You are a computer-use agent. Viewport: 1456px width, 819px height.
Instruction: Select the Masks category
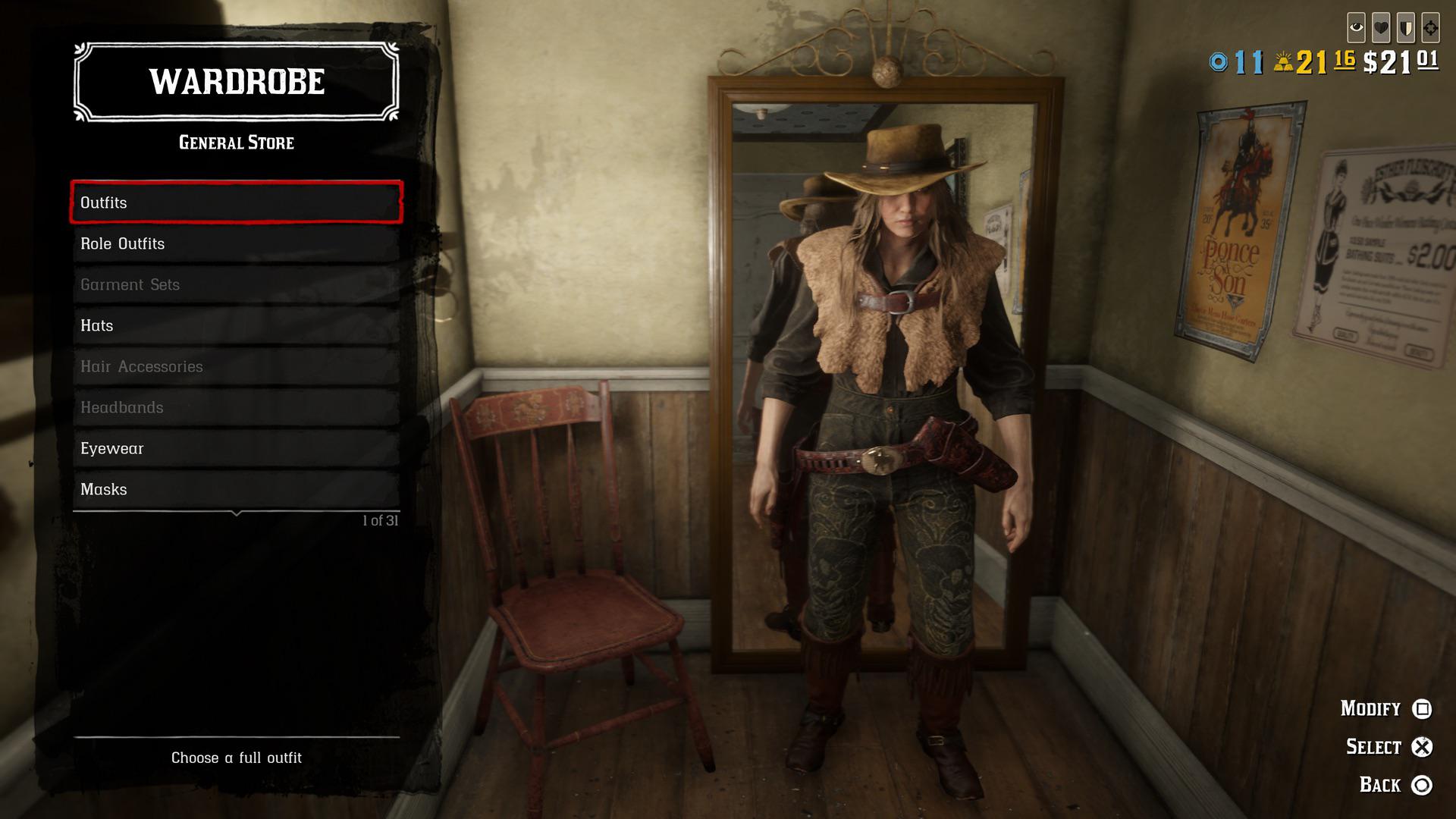point(236,489)
